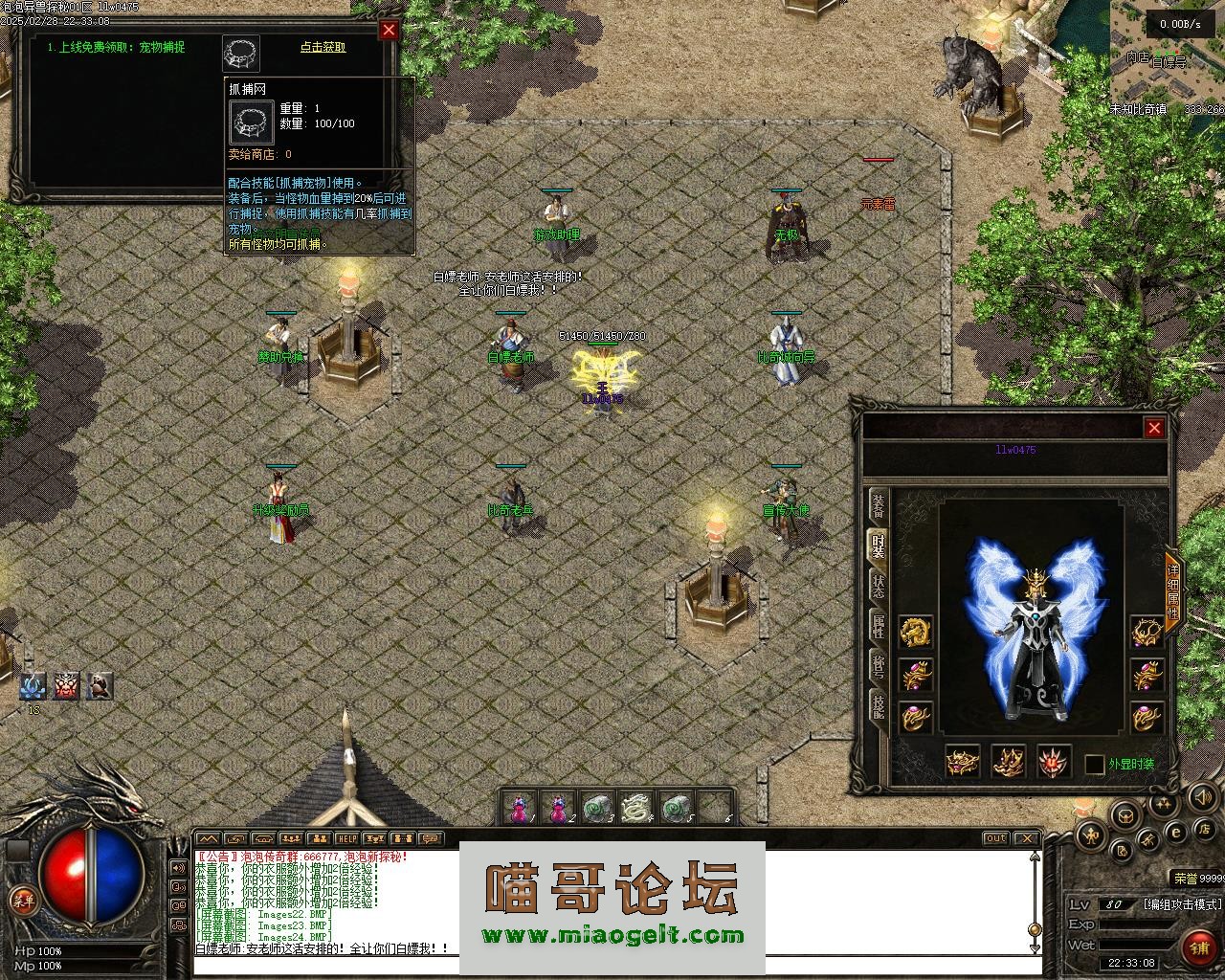This screenshot has width=1225, height=980.
Task: Open the 状态 status tab
Action: click(878, 586)
